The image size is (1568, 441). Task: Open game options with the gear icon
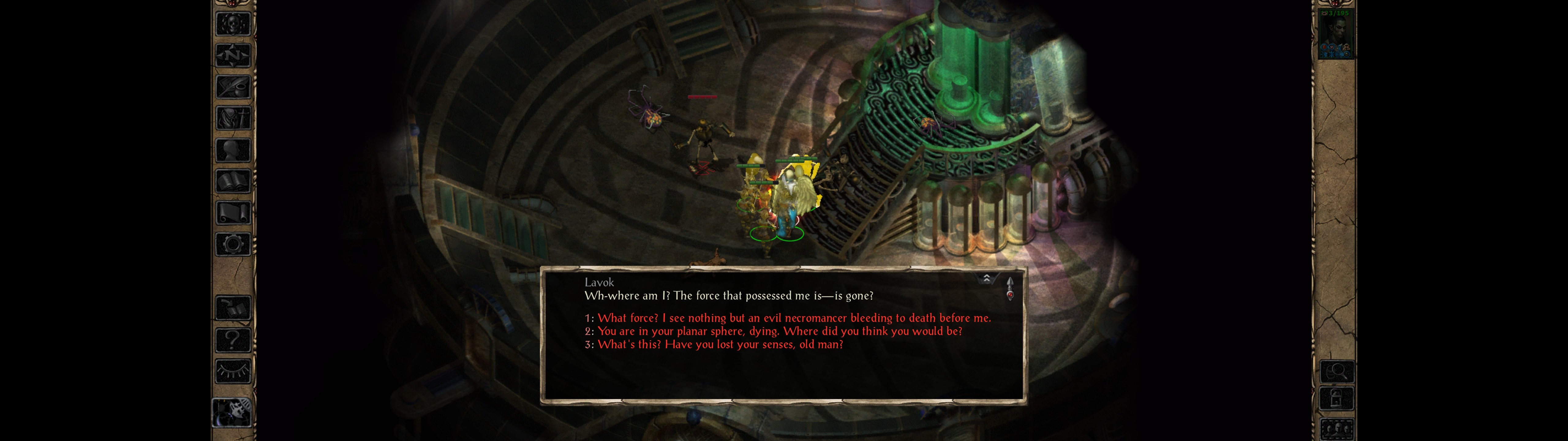click(233, 245)
